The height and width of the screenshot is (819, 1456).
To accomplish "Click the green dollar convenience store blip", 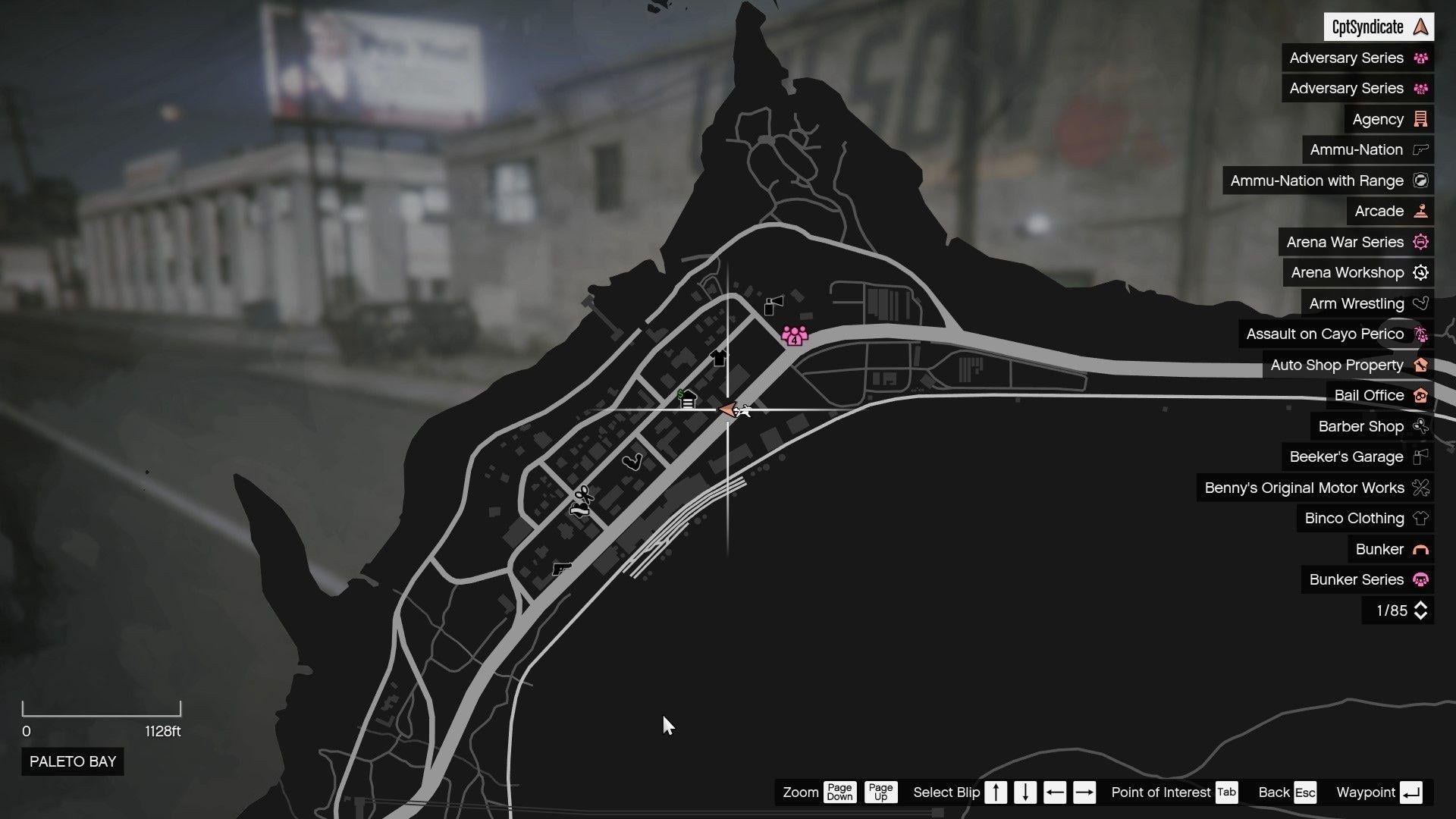I will [x=686, y=399].
